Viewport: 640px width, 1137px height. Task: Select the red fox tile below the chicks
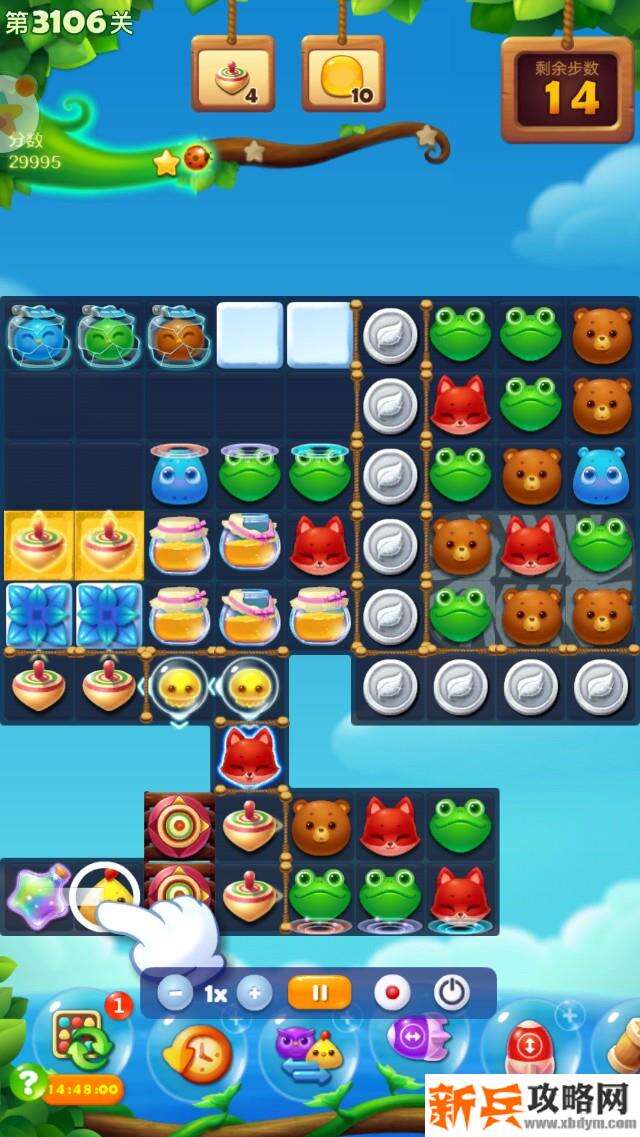[247, 754]
